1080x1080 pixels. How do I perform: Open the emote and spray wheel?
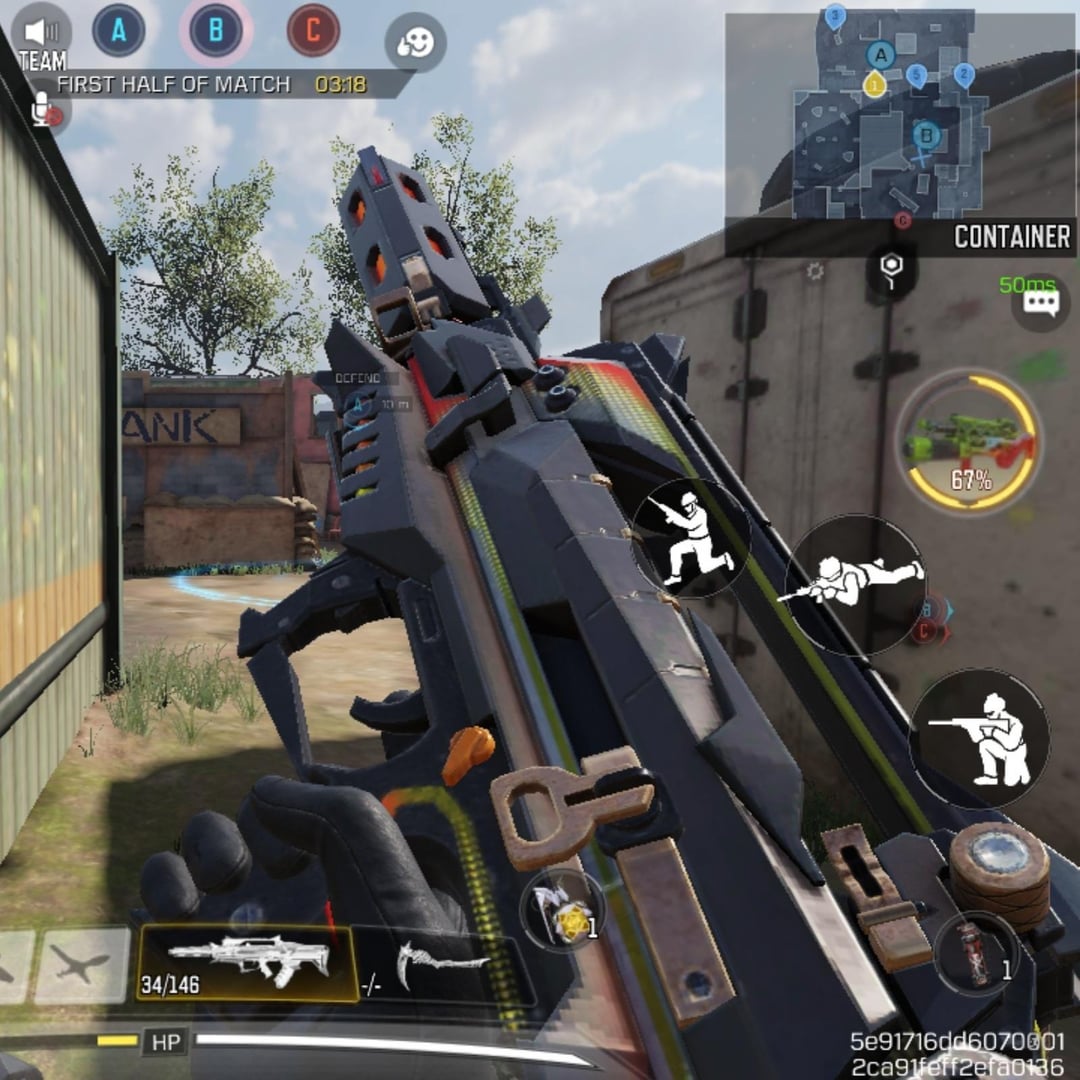click(415, 42)
